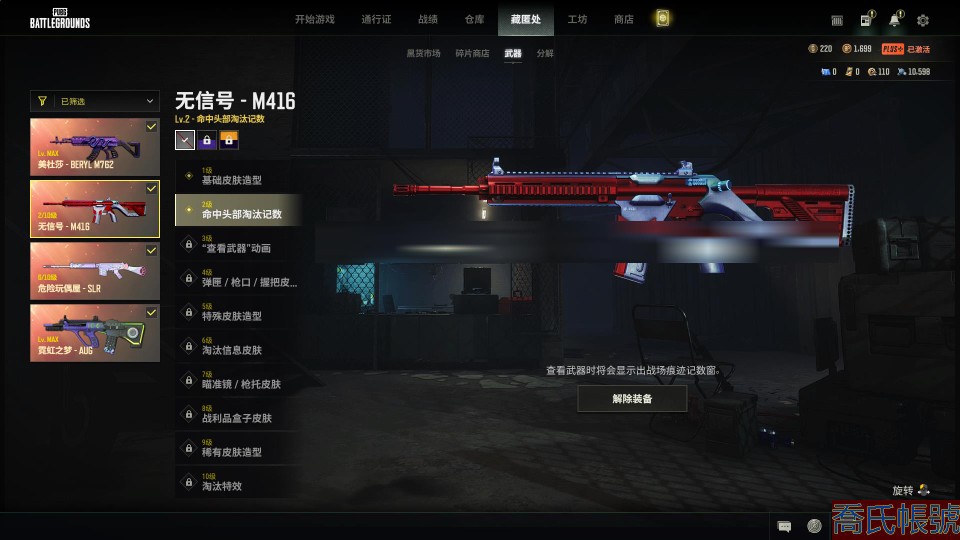Select level 1 基础皮肤造型 row
The height and width of the screenshot is (540, 960).
[235, 177]
